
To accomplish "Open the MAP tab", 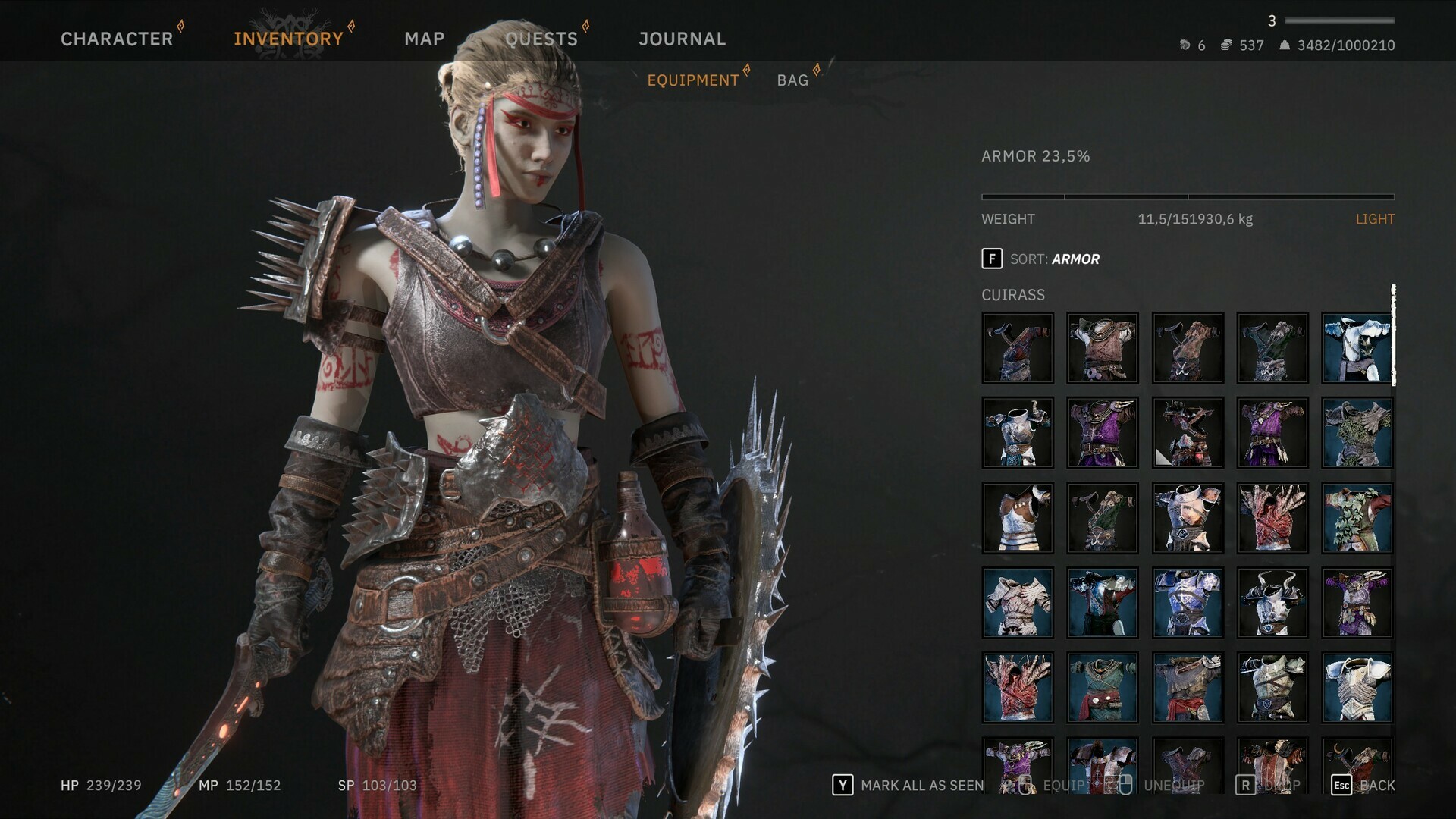I will click(x=425, y=39).
